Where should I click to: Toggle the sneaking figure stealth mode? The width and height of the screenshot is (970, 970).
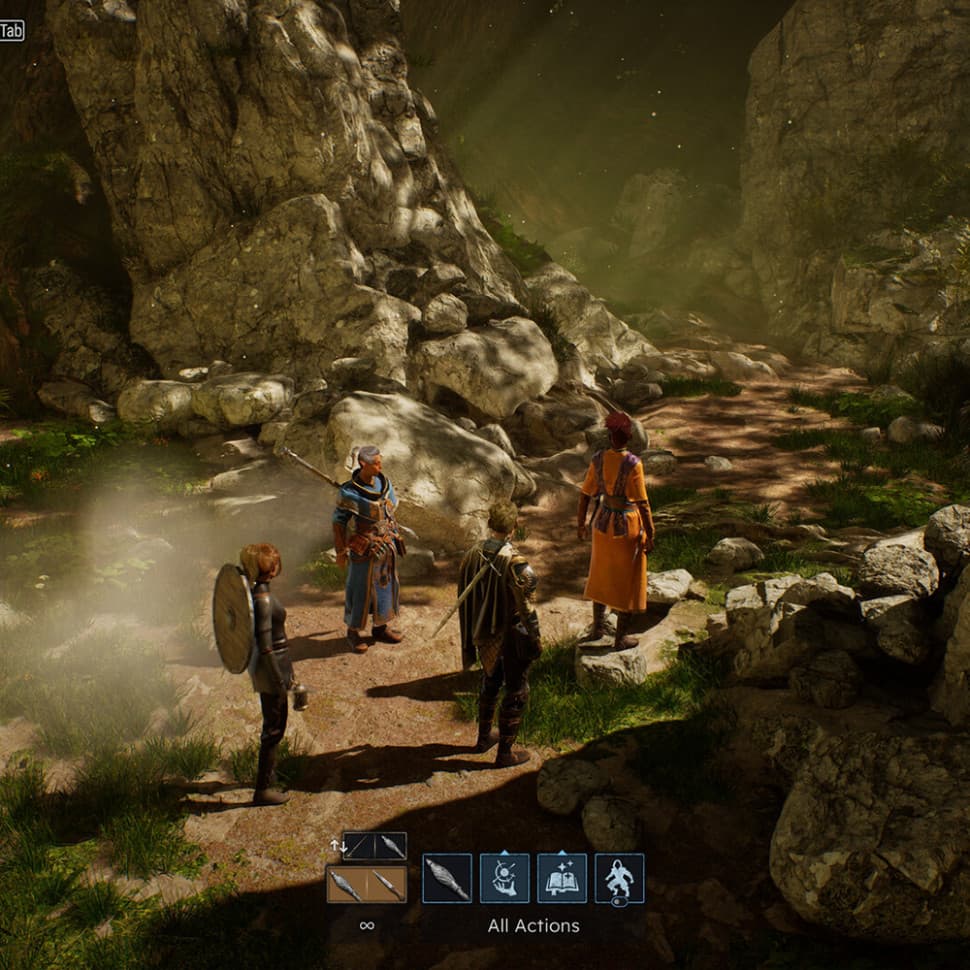(619, 878)
